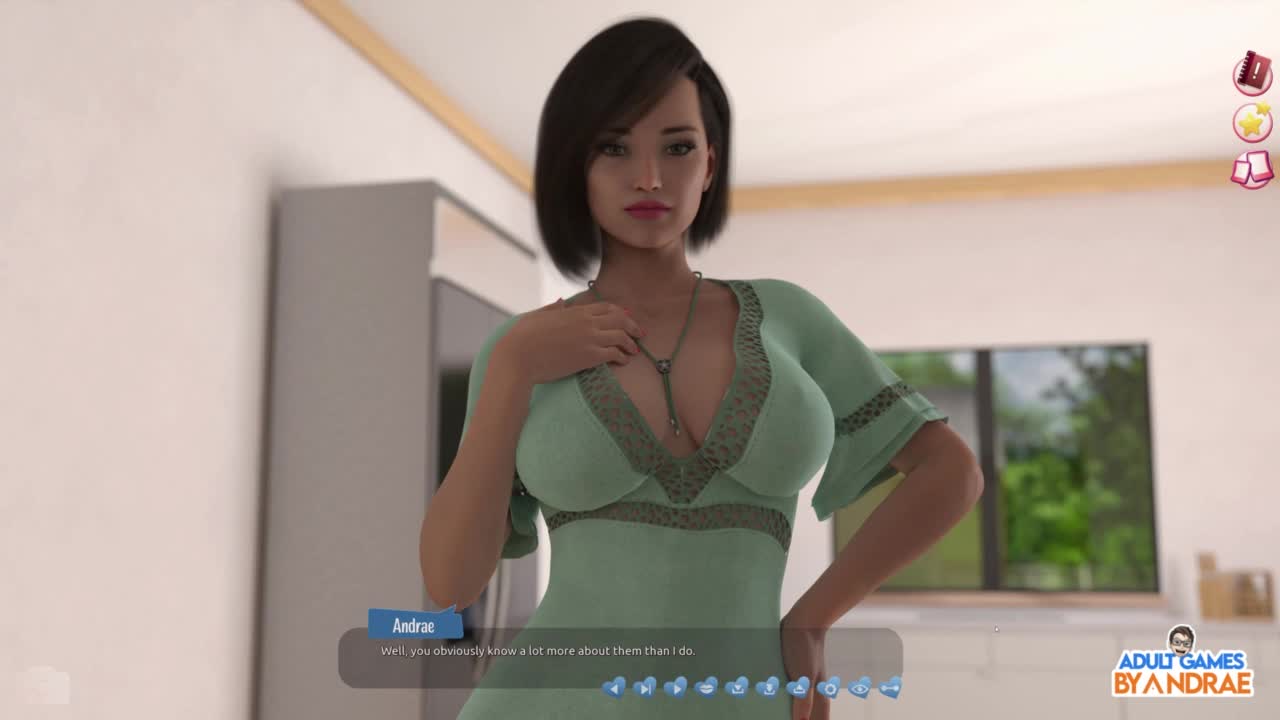Open settings with the gear heart

point(829,687)
